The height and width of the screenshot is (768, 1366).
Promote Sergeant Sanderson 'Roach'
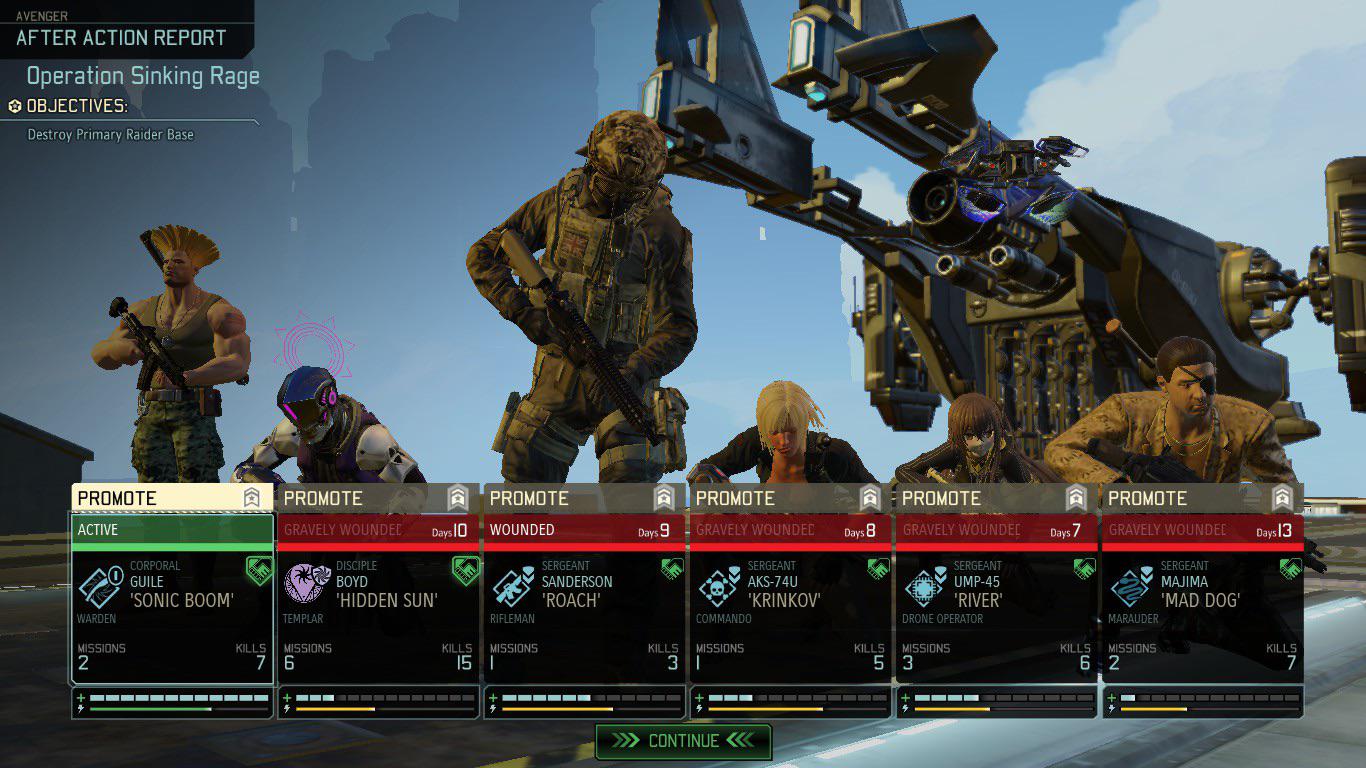coord(584,498)
